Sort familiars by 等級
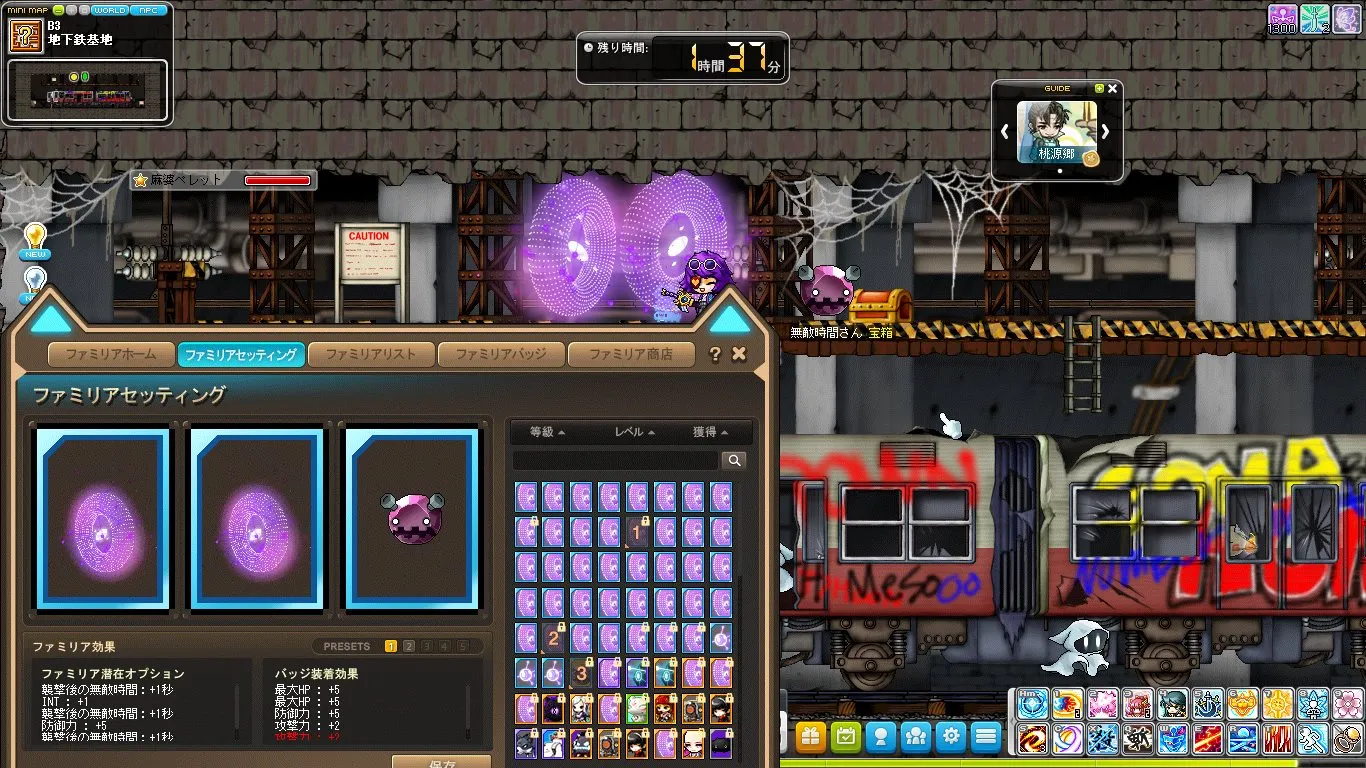The image size is (1366, 768). coord(547,432)
